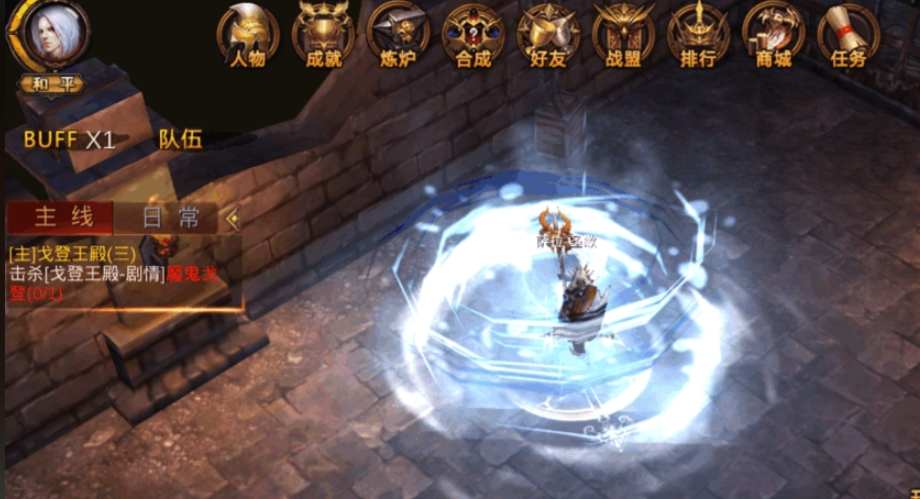Open the 成就 achievements menu
Image resolution: width=920 pixels, height=499 pixels.
(322, 36)
